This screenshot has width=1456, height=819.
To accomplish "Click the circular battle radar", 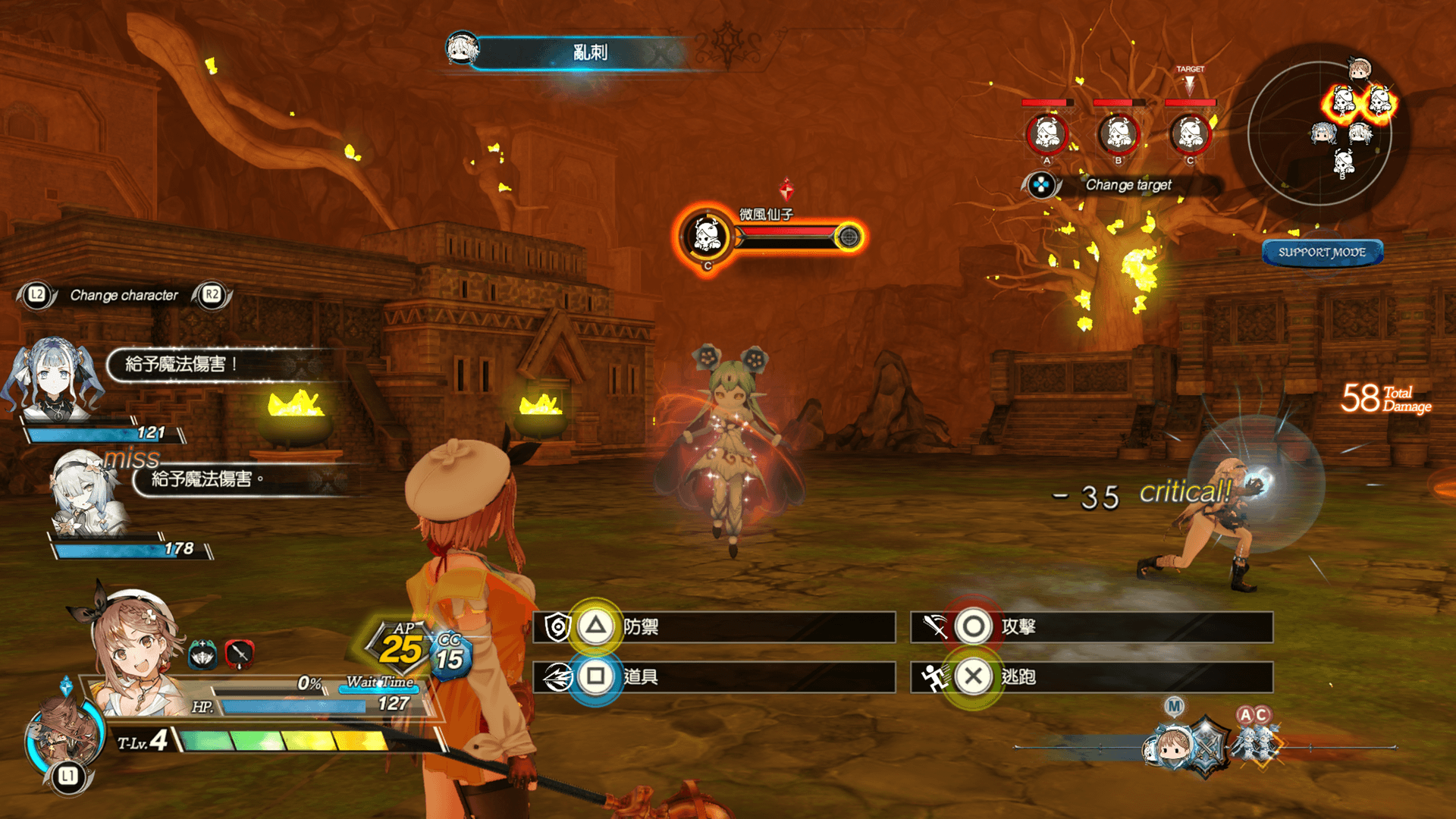I will (1319, 133).
